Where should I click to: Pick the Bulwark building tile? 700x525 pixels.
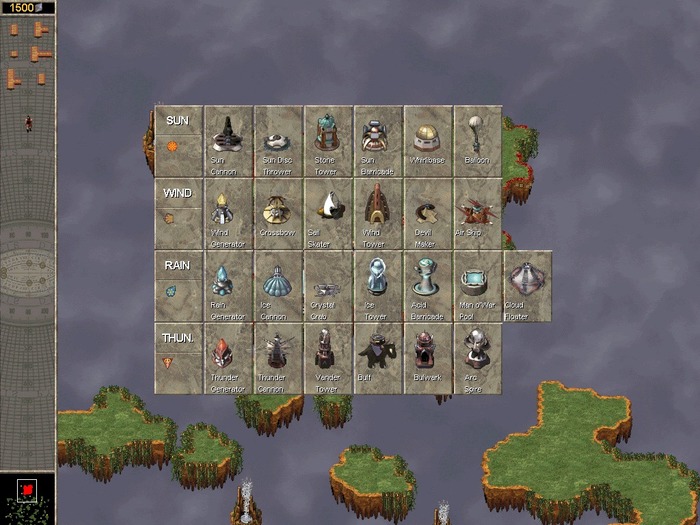(x=428, y=357)
